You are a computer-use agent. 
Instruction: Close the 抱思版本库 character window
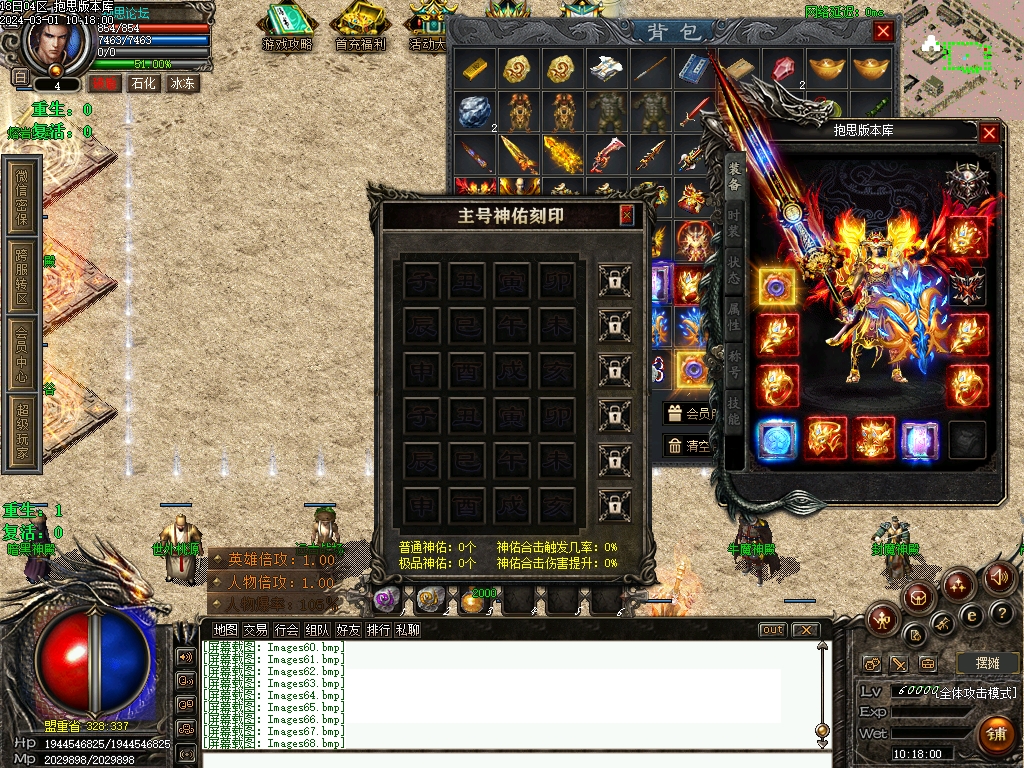[989, 132]
